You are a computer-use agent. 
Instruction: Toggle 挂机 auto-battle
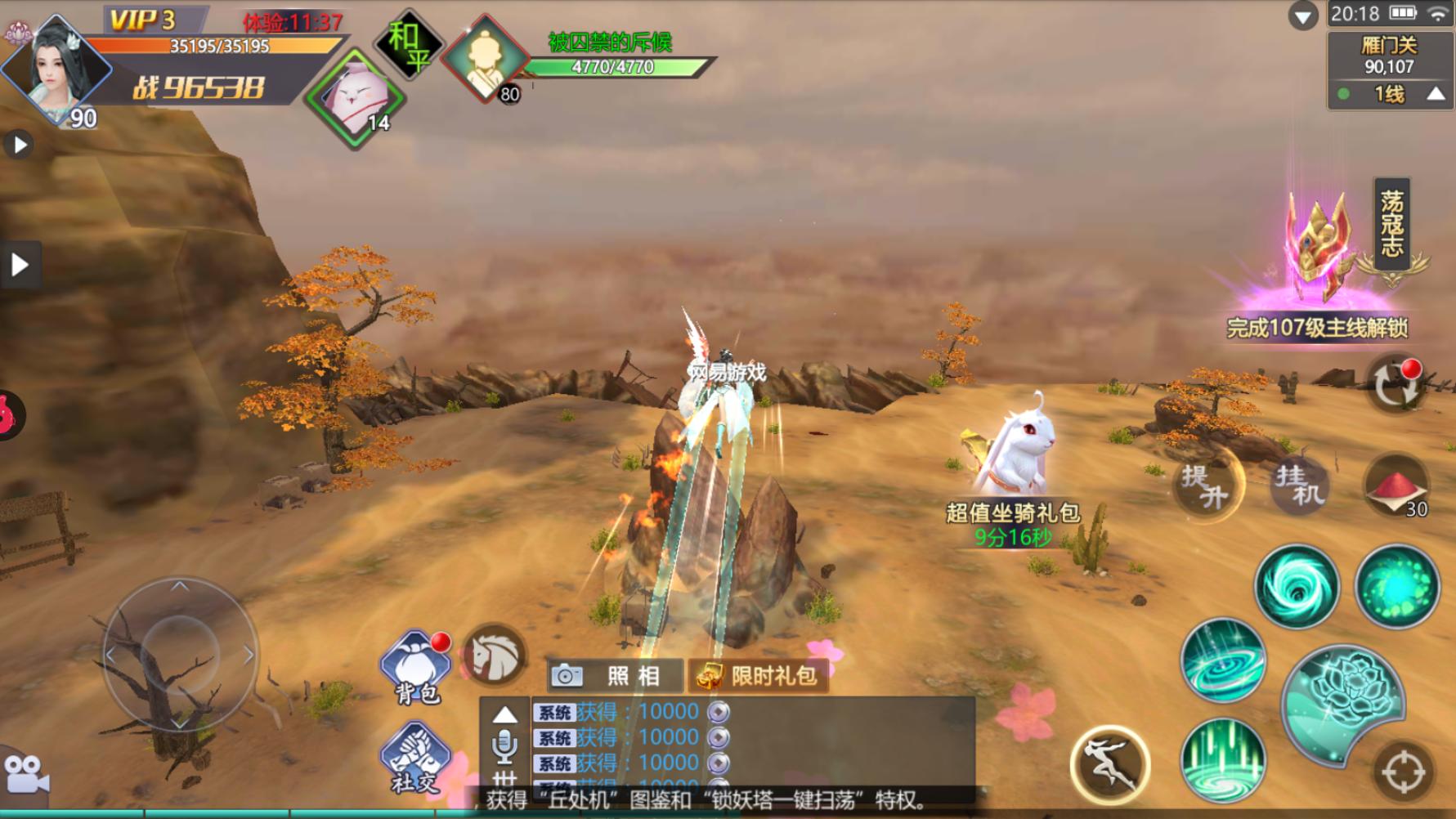pyautogui.click(x=1300, y=486)
